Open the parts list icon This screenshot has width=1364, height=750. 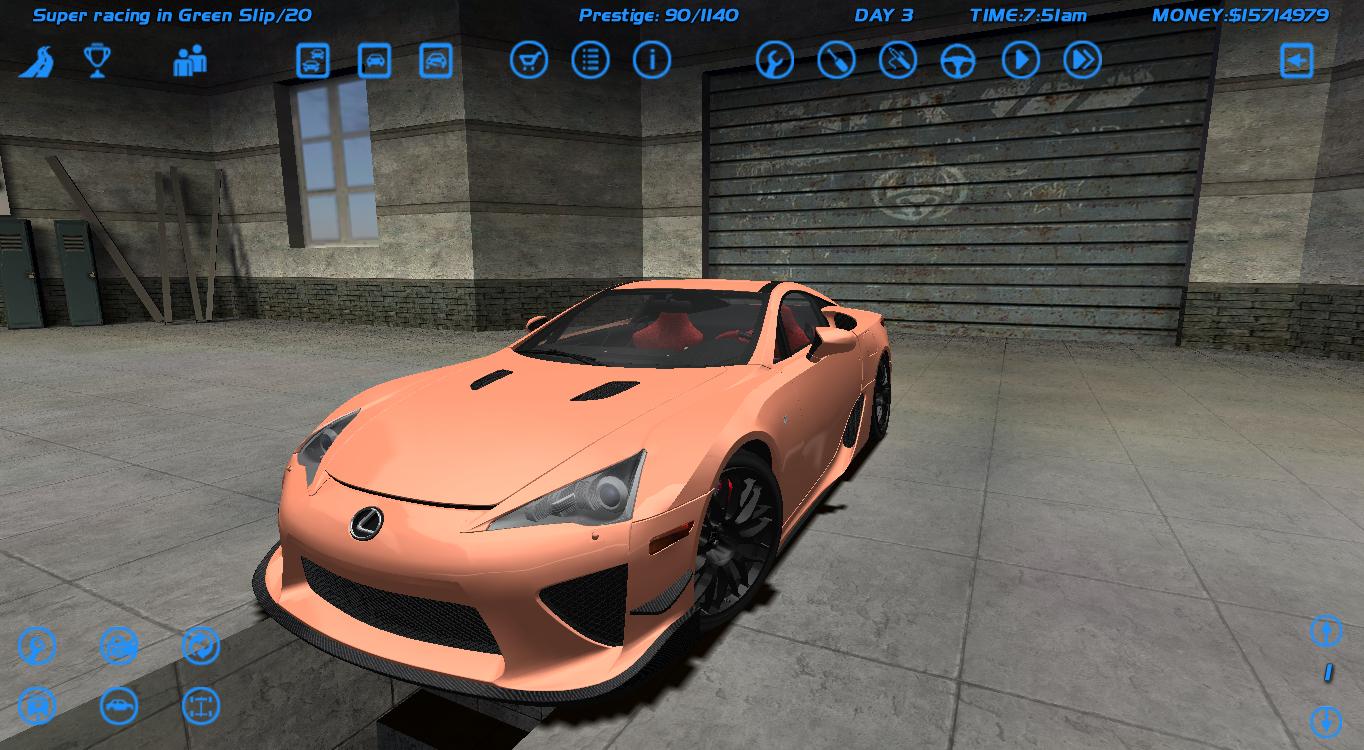point(590,59)
